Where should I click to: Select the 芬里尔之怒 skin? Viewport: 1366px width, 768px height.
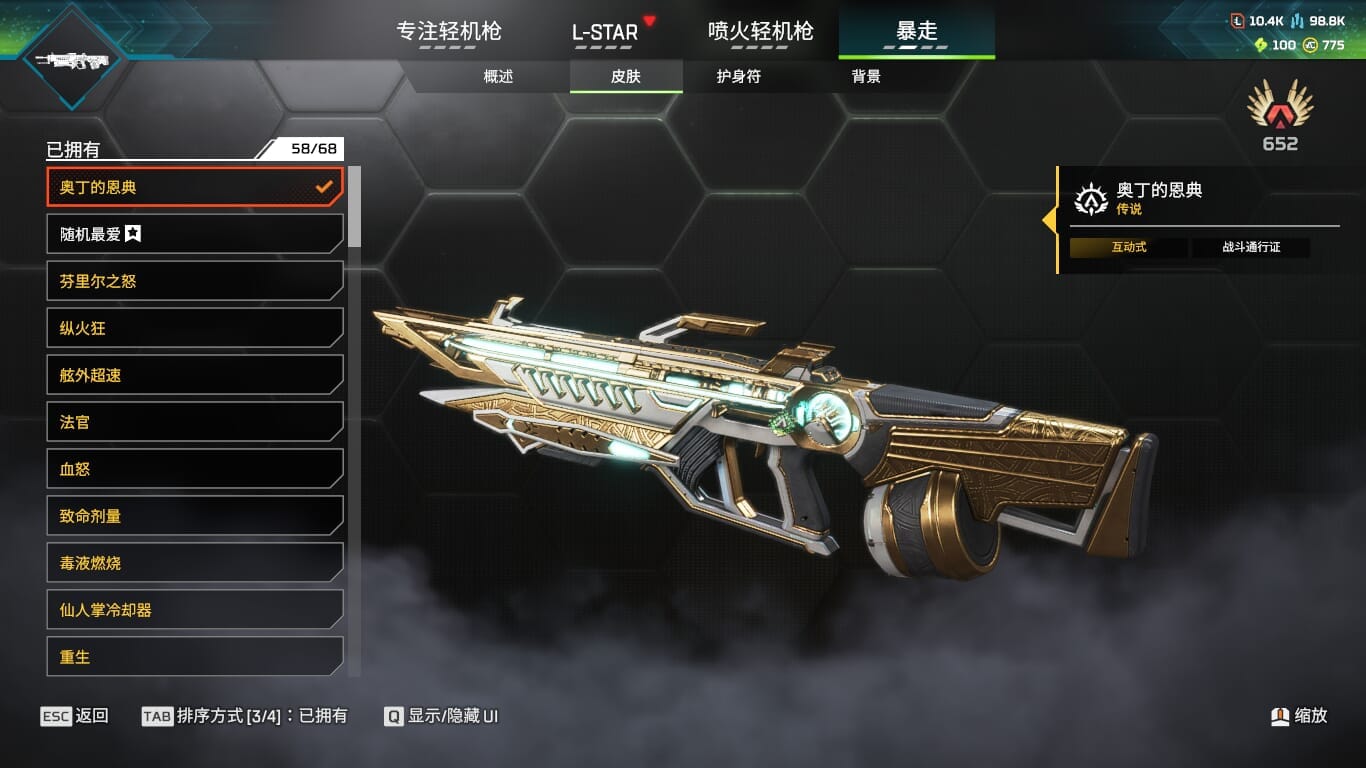(195, 281)
